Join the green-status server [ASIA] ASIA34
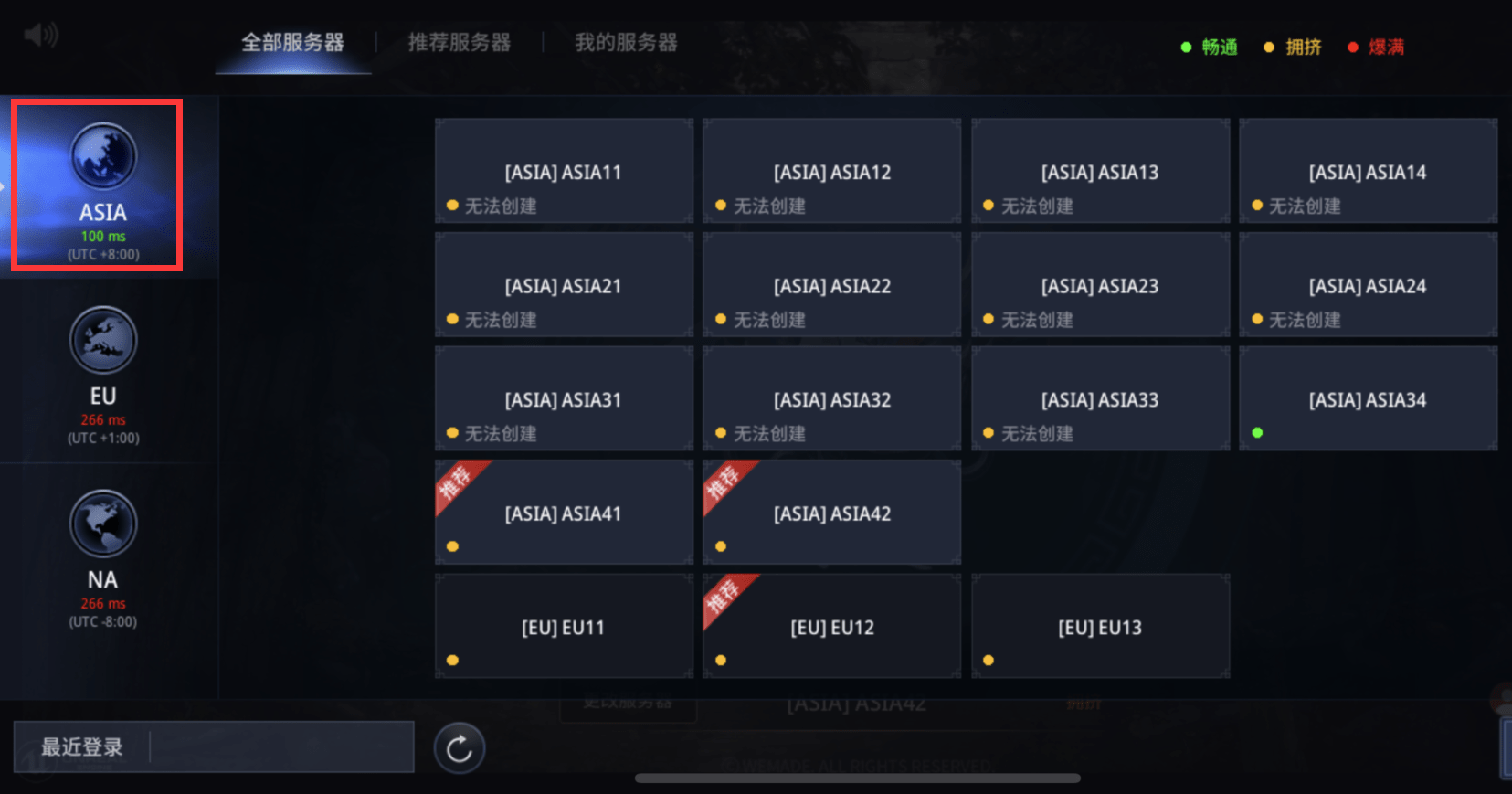 pyautogui.click(x=1368, y=399)
